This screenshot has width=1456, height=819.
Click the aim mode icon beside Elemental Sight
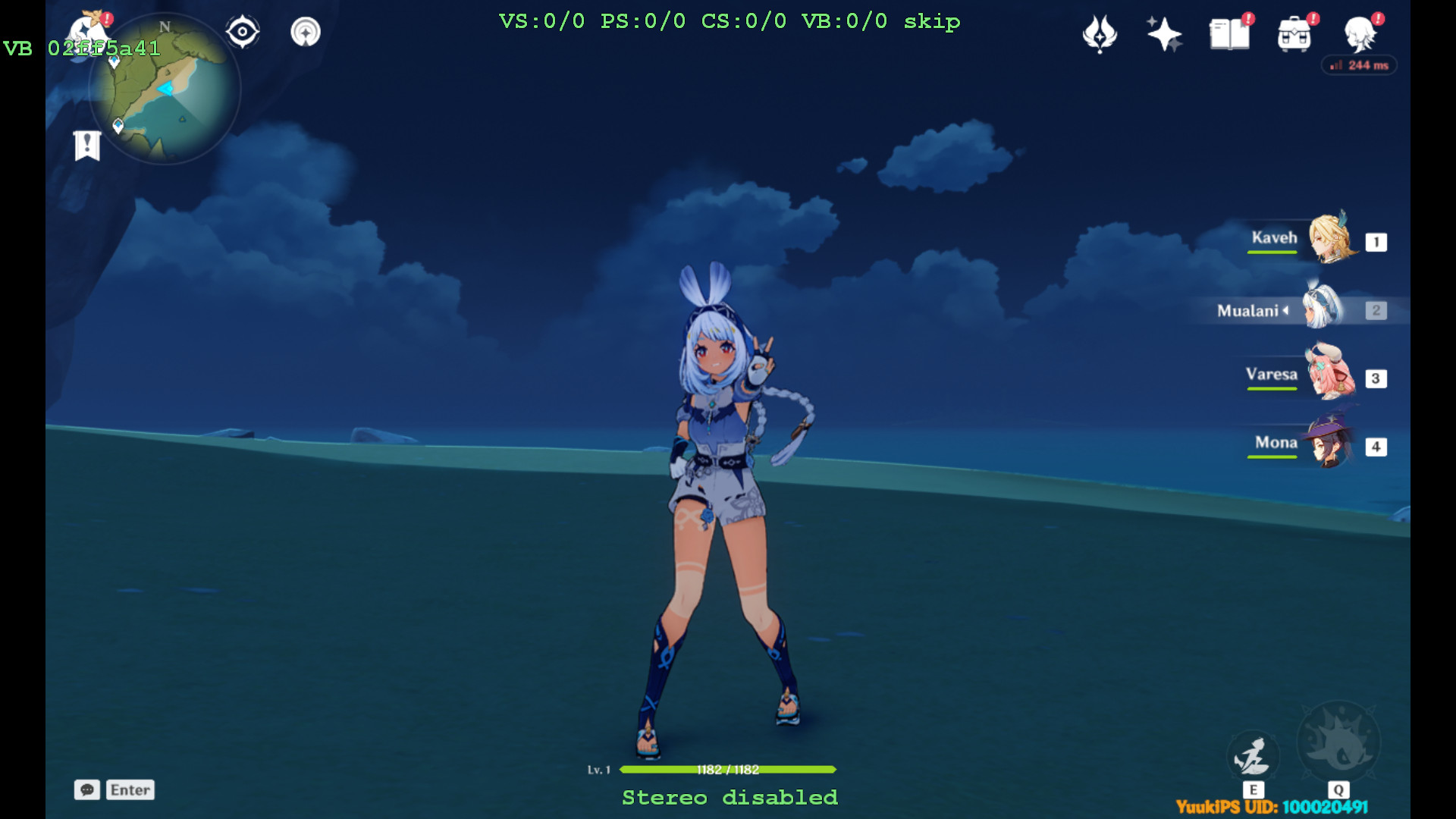point(305,31)
